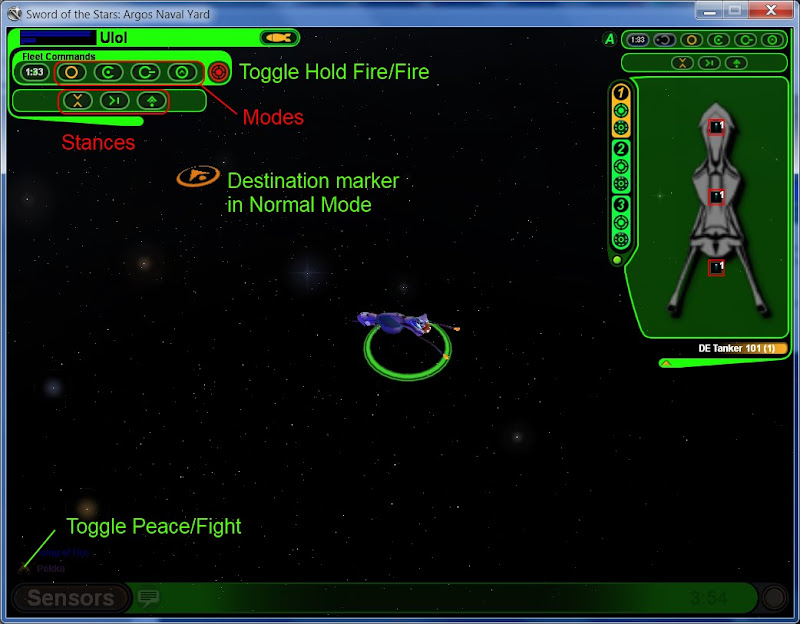Choose the upward-arrow fleet stance
The width and height of the screenshot is (800, 624).
(x=152, y=100)
